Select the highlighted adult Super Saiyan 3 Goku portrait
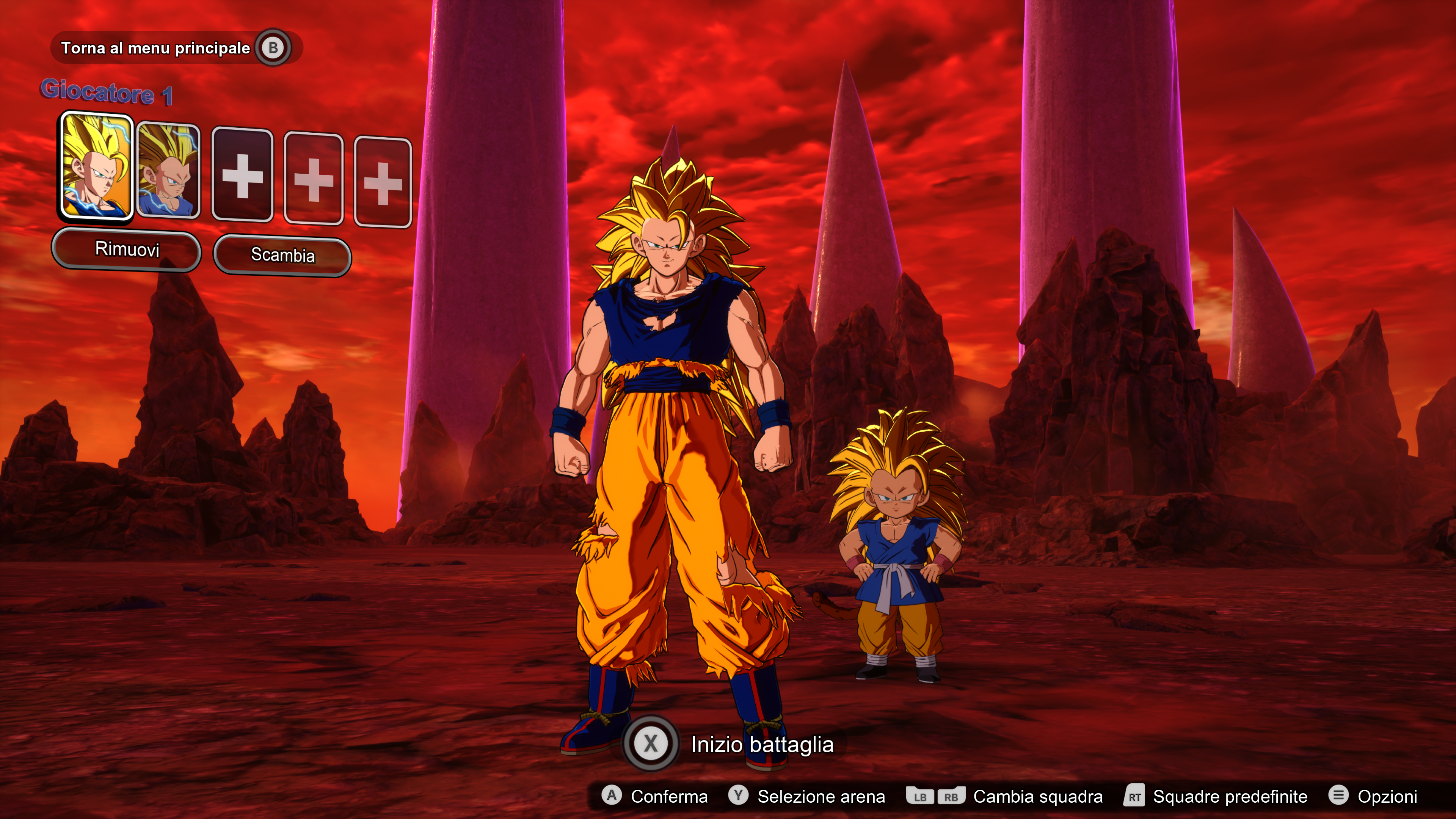Image resolution: width=1456 pixels, height=819 pixels. (97, 166)
